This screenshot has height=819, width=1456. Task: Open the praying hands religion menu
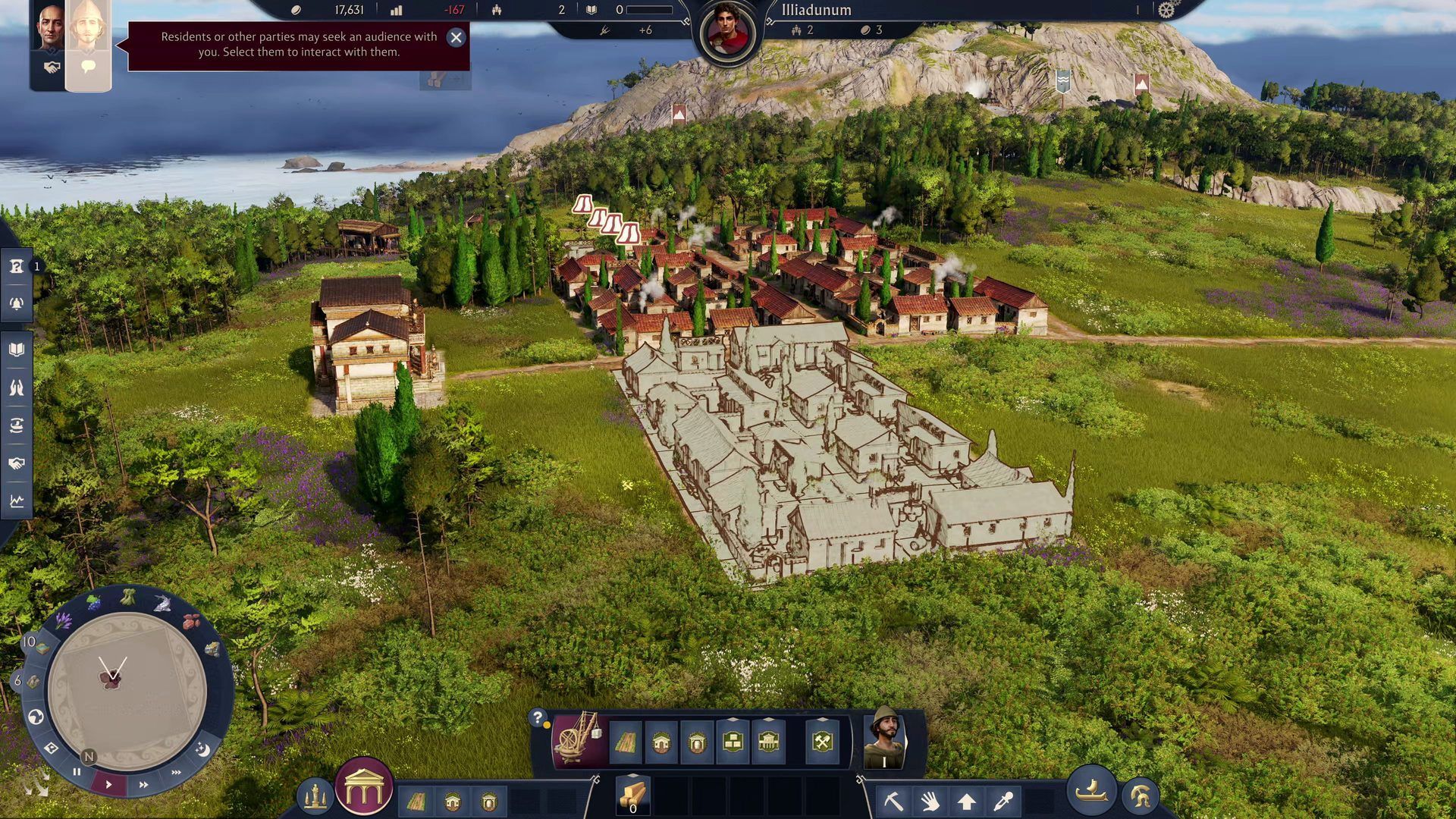17,388
